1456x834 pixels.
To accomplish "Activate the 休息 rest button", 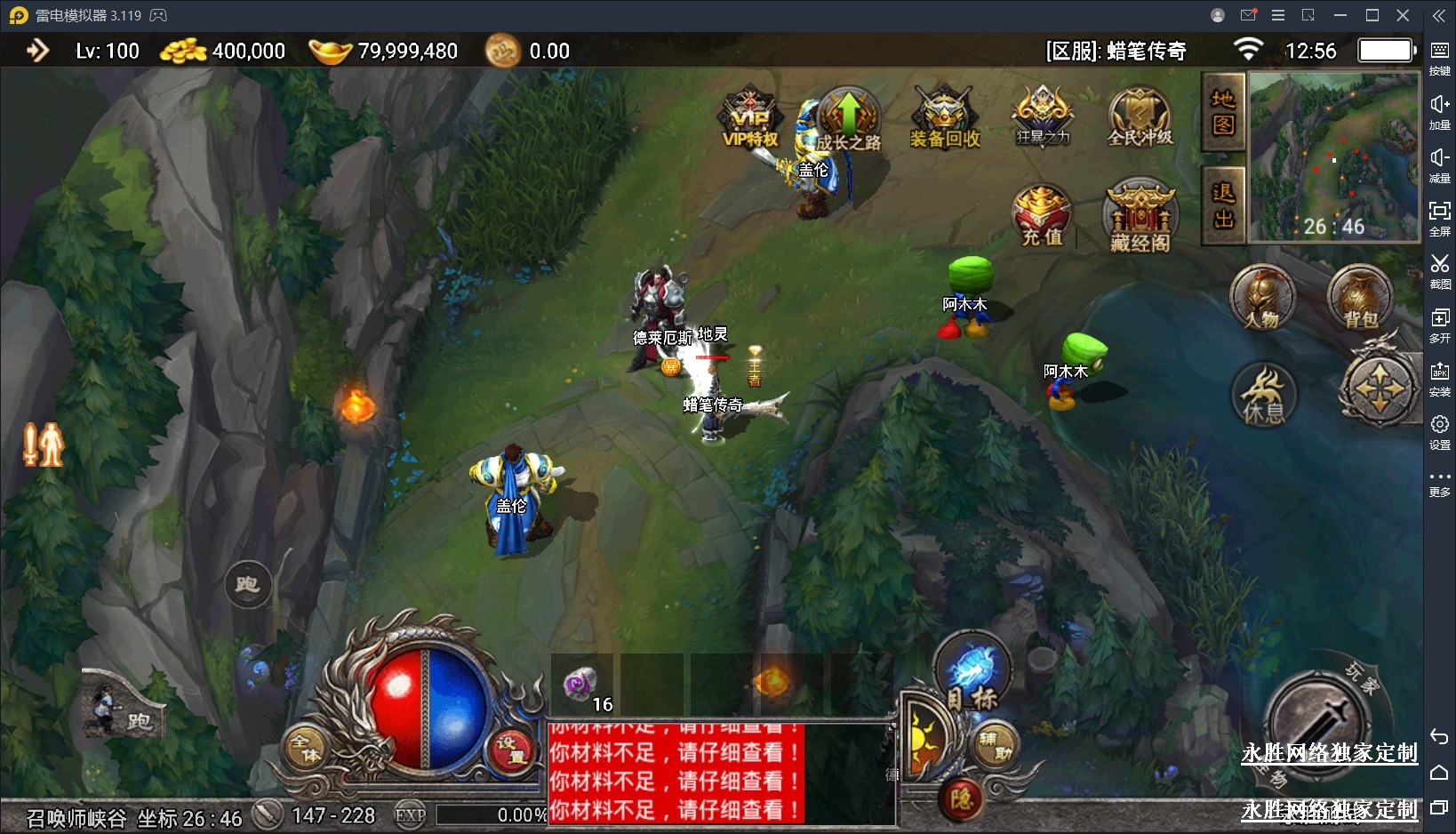I will click(x=1263, y=395).
